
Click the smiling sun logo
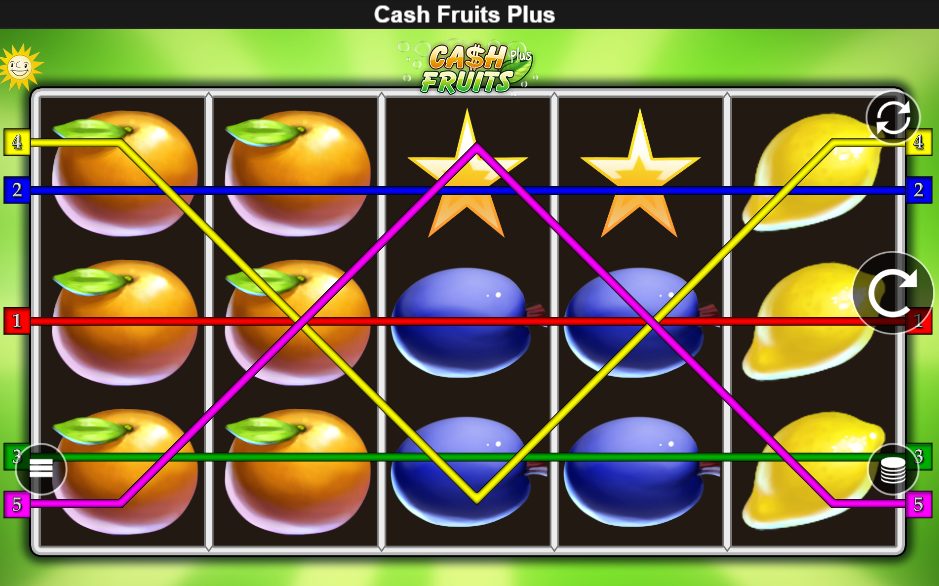click(x=18, y=66)
